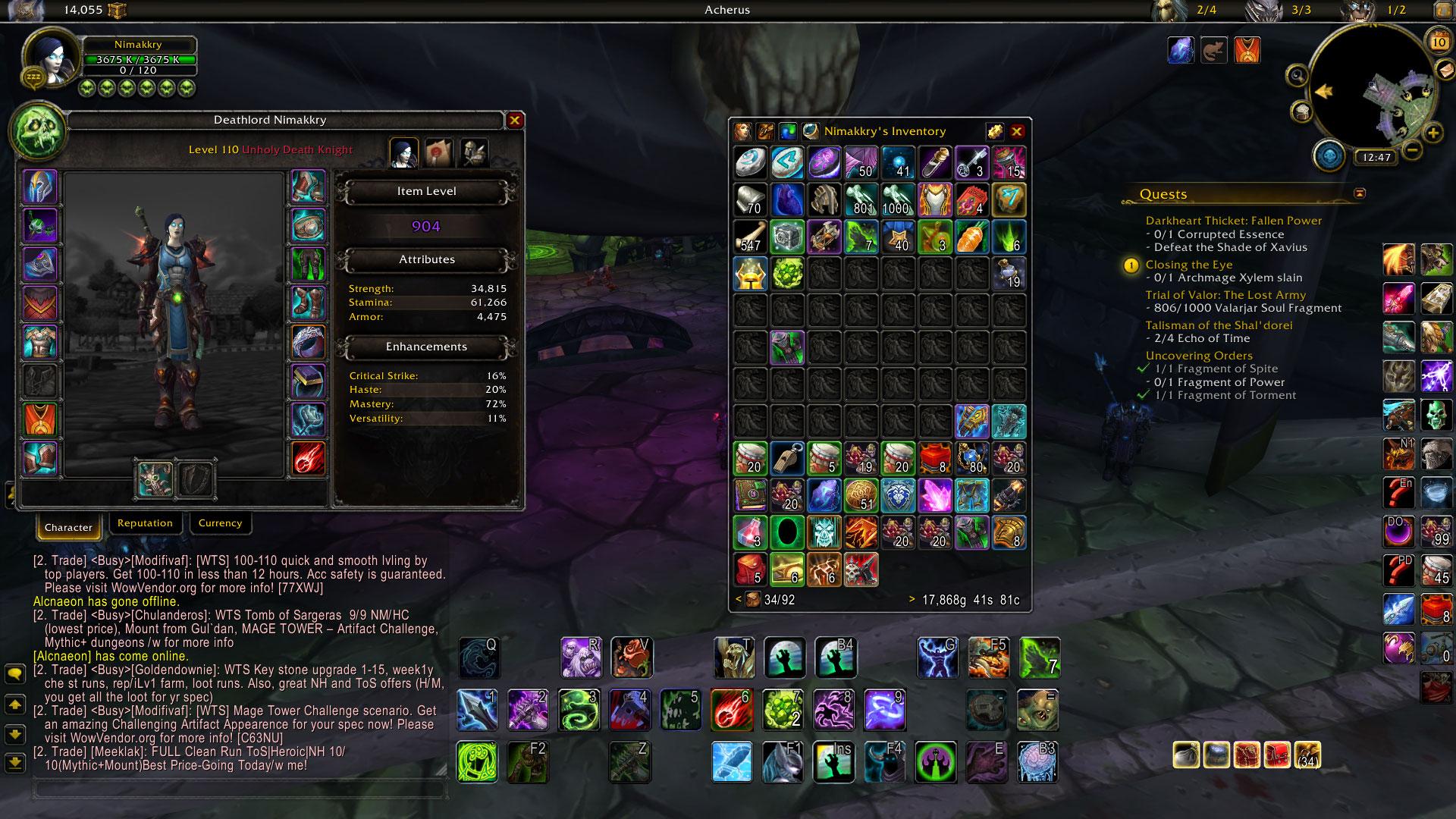Use the whistle item in the bag
The width and height of the screenshot is (1456, 819).
[787, 459]
